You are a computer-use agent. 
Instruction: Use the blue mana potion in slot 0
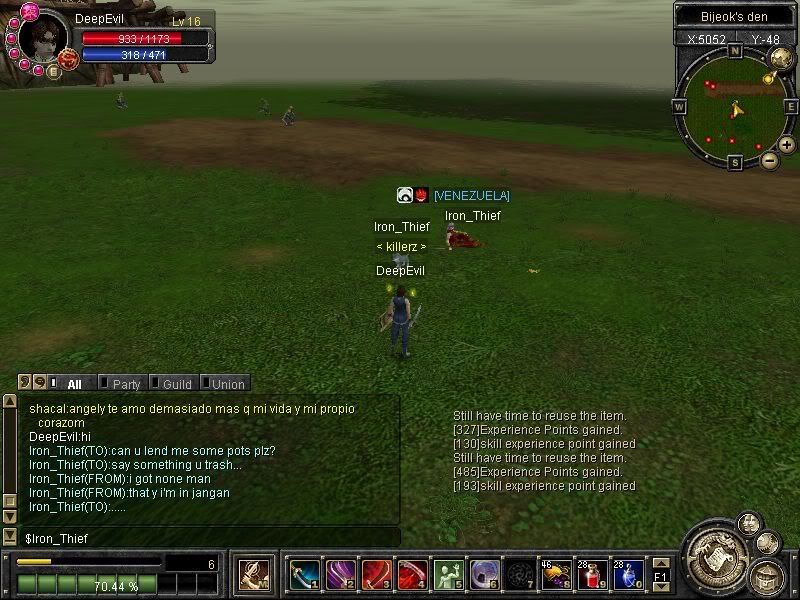[x=628, y=574]
